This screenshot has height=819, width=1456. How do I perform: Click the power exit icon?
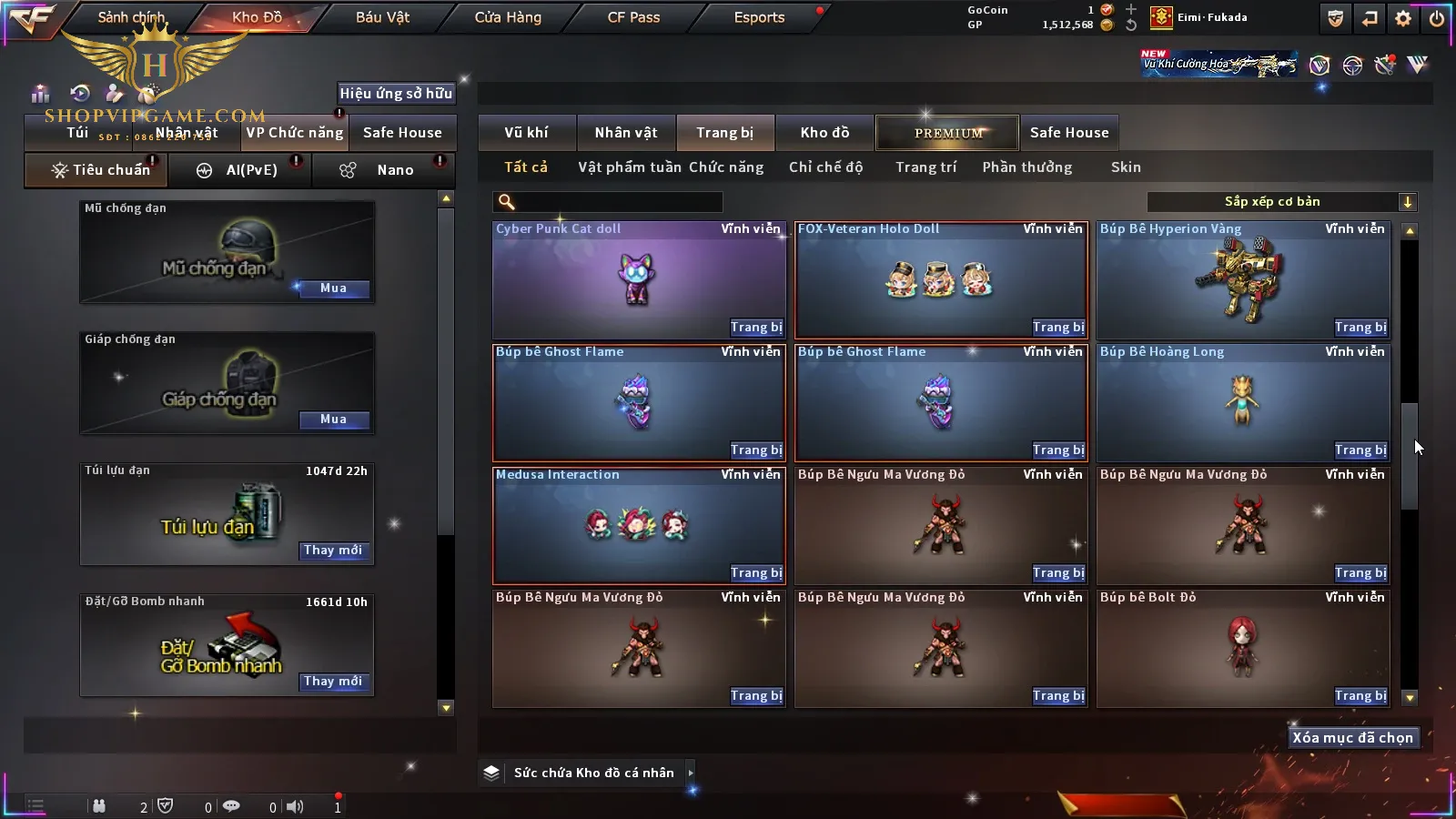pos(1437,18)
